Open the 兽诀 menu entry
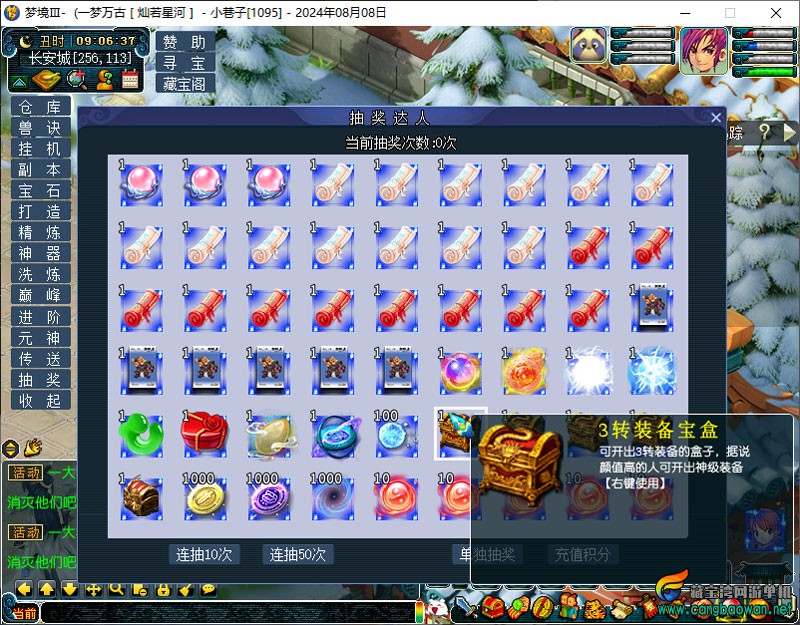This screenshot has width=800, height=625. [40, 128]
